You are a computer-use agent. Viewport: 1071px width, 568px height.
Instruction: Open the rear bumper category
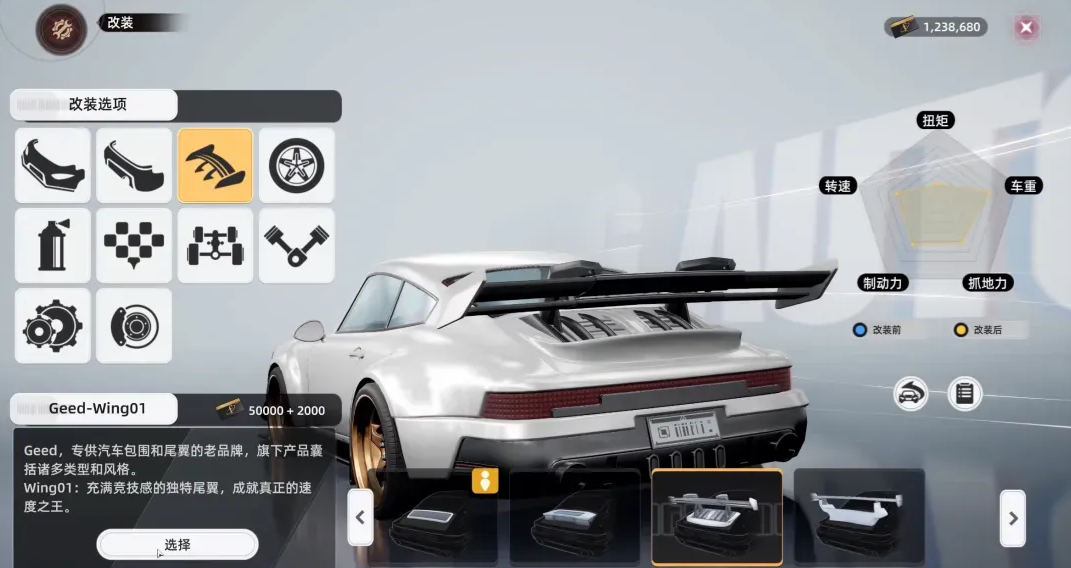pos(134,166)
